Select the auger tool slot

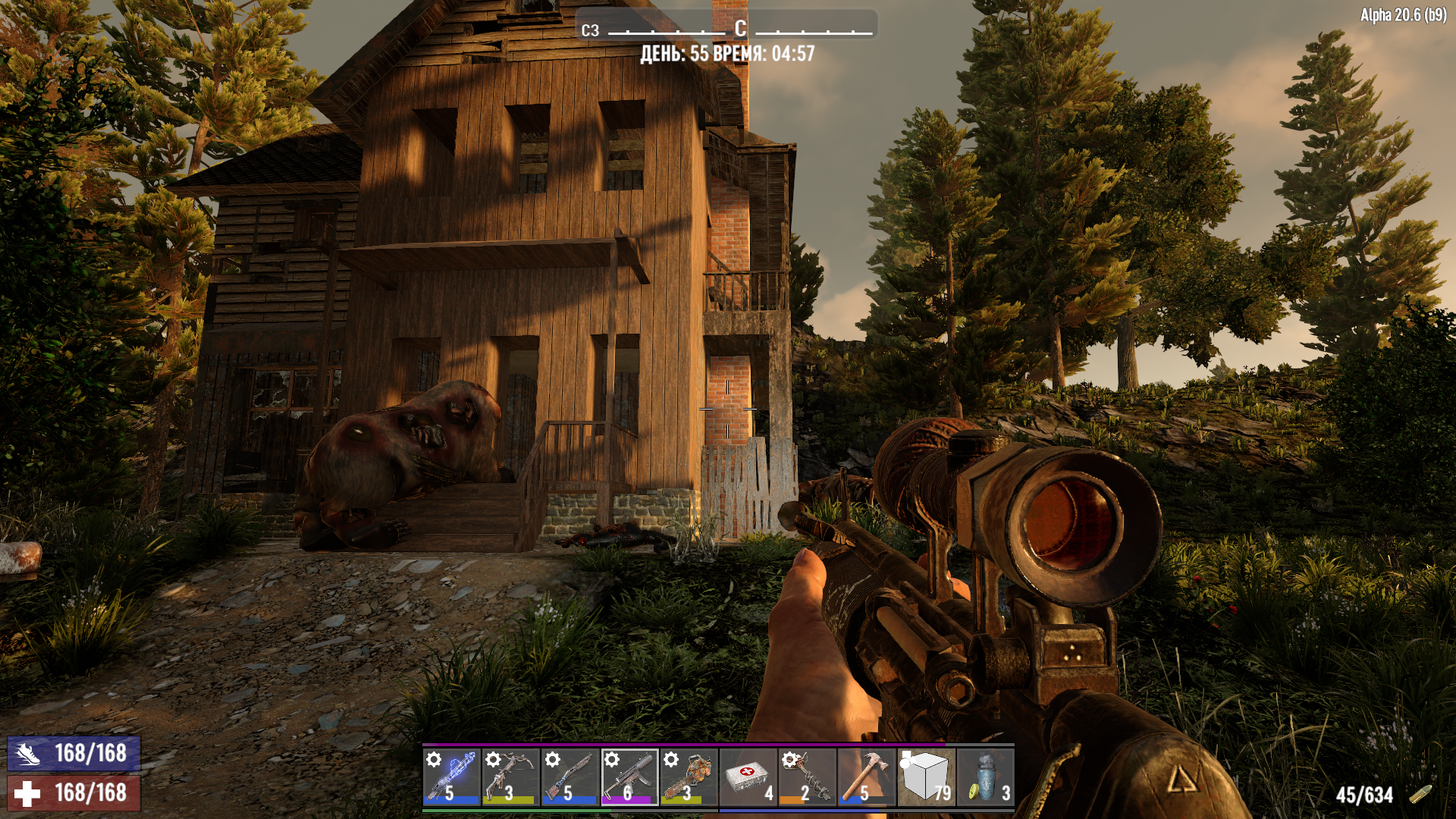(x=807, y=777)
